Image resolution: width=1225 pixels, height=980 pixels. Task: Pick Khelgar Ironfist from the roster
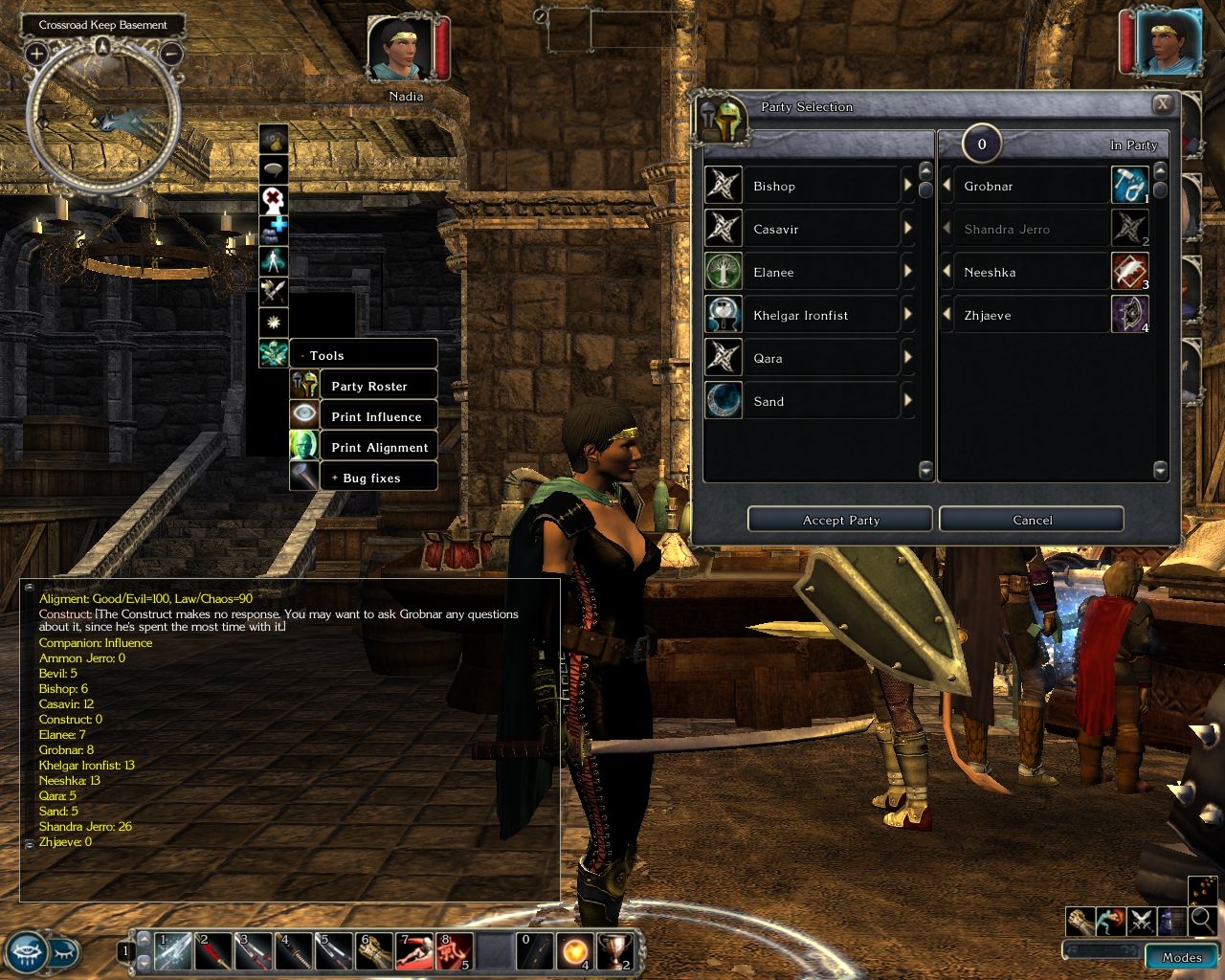802,315
